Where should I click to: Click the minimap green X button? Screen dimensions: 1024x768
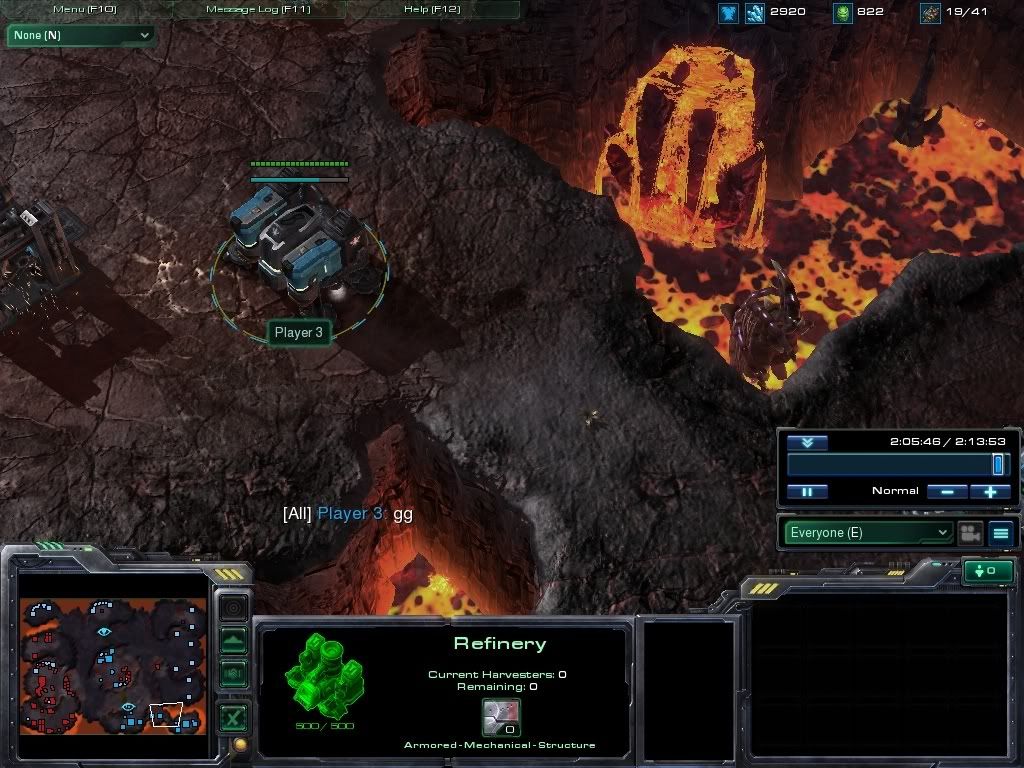coord(233,715)
